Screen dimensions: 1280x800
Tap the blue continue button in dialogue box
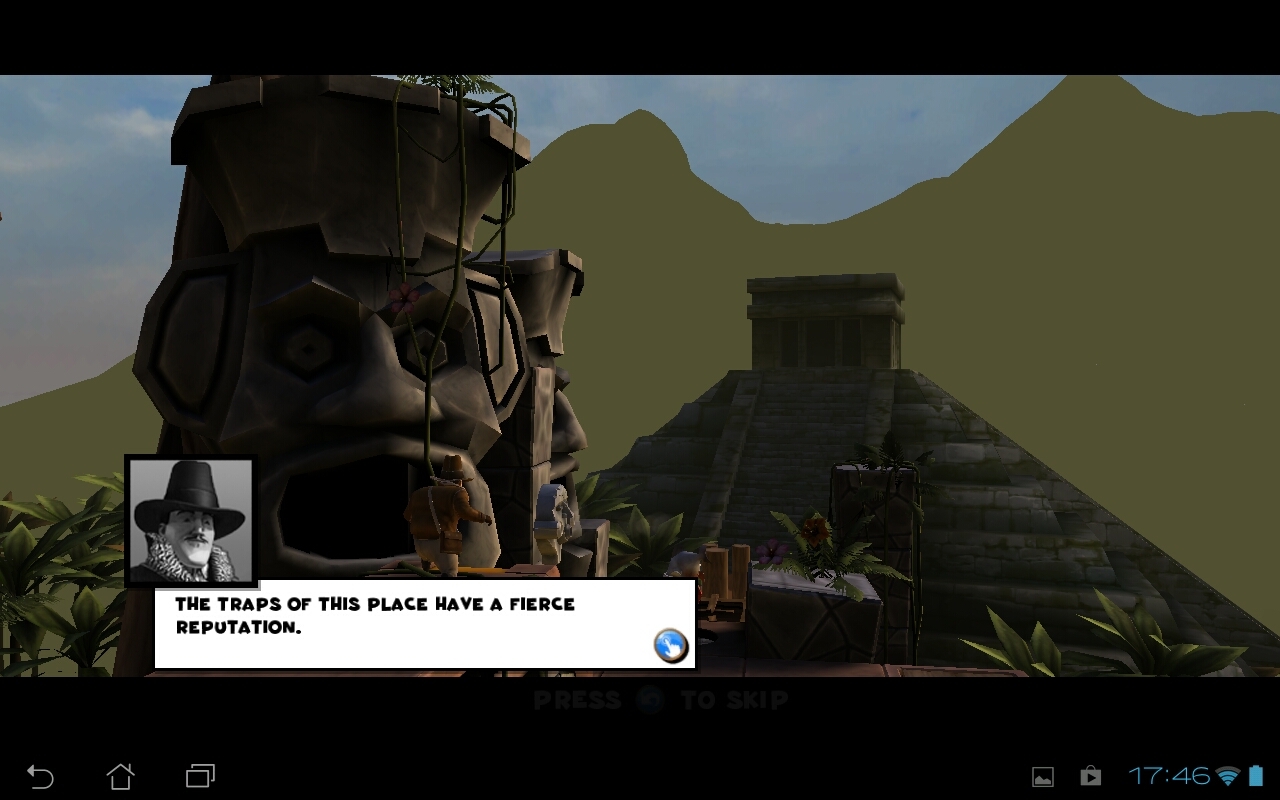tap(671, 646)
